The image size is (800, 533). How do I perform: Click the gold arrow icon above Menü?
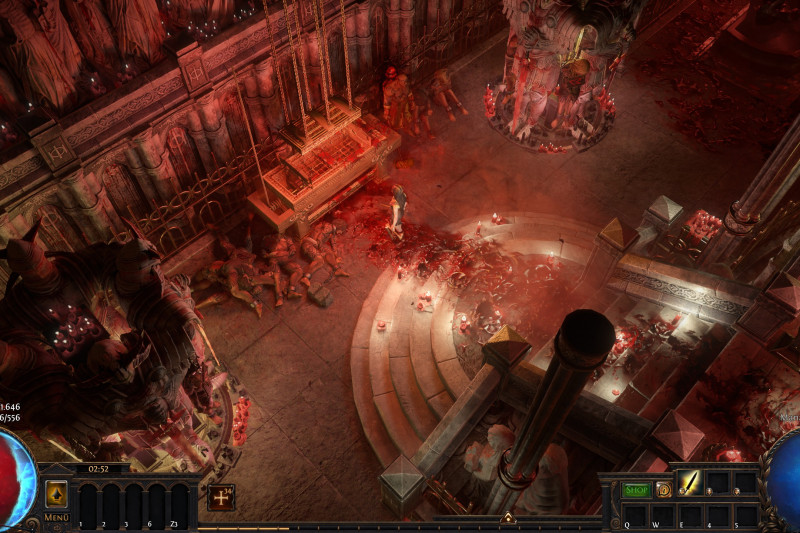(56, 494)
